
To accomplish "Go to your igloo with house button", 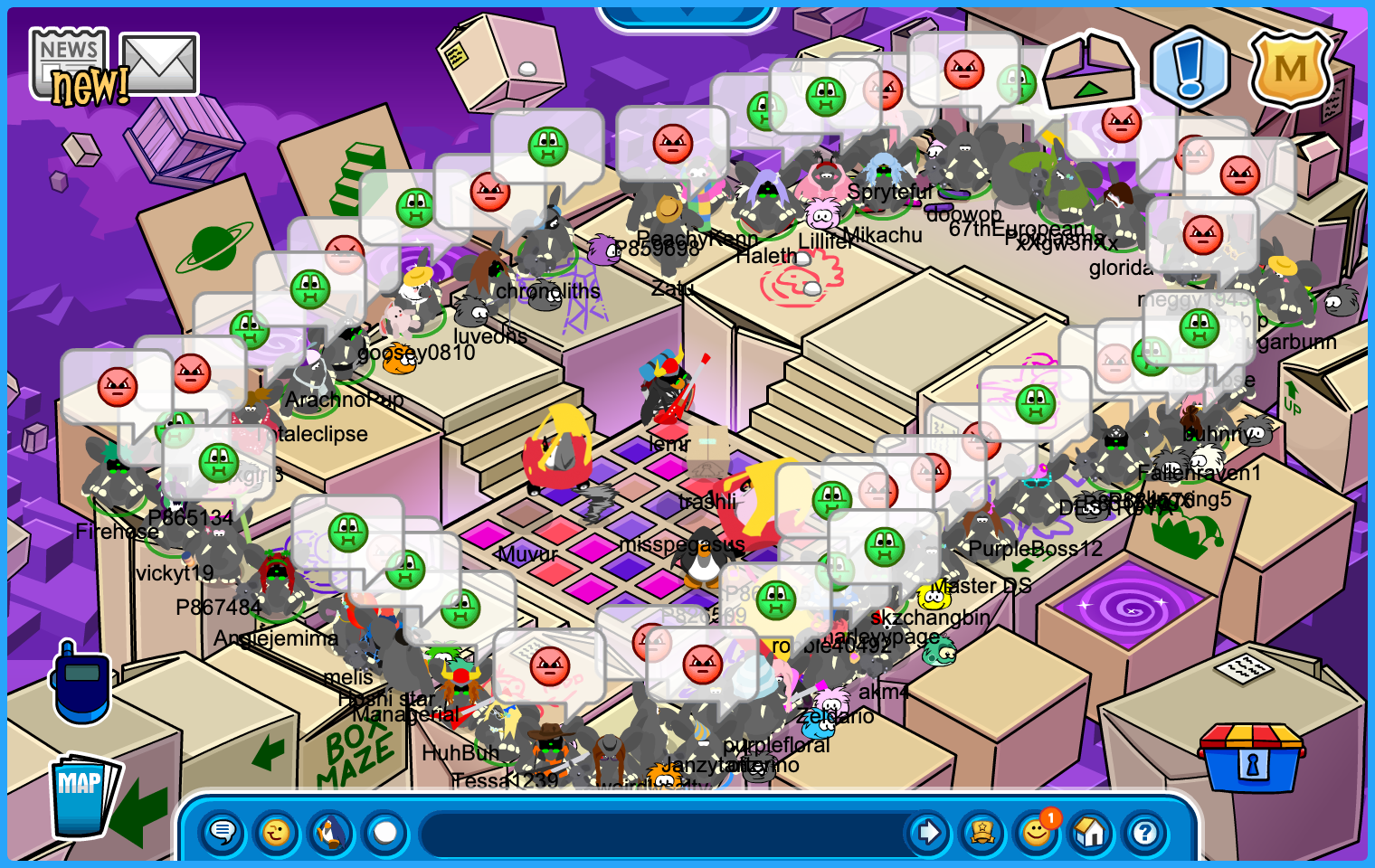I will coord(1091,832).
